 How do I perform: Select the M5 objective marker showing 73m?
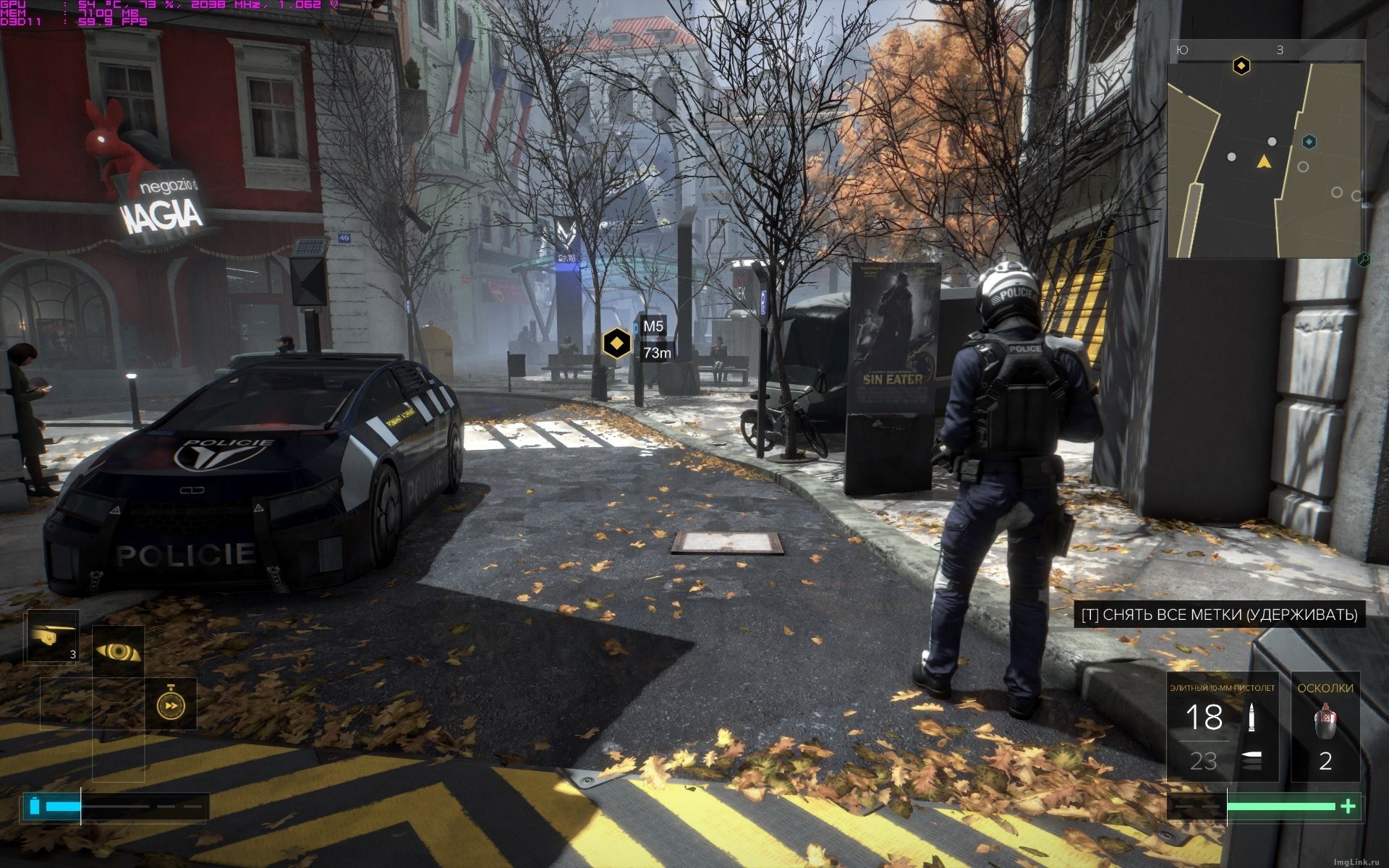tap(616, 342)
